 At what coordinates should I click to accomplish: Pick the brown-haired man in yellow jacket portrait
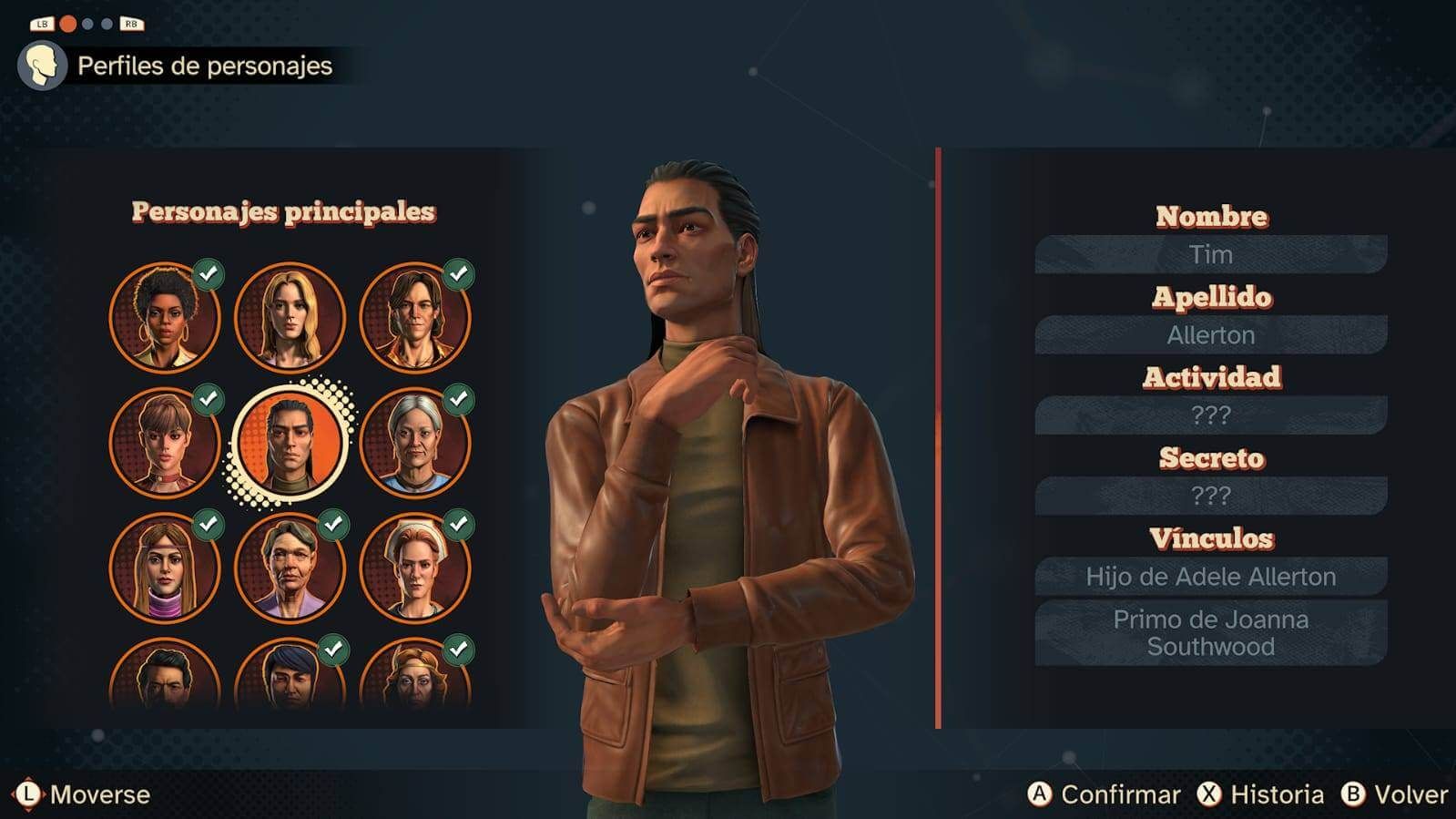415,318
